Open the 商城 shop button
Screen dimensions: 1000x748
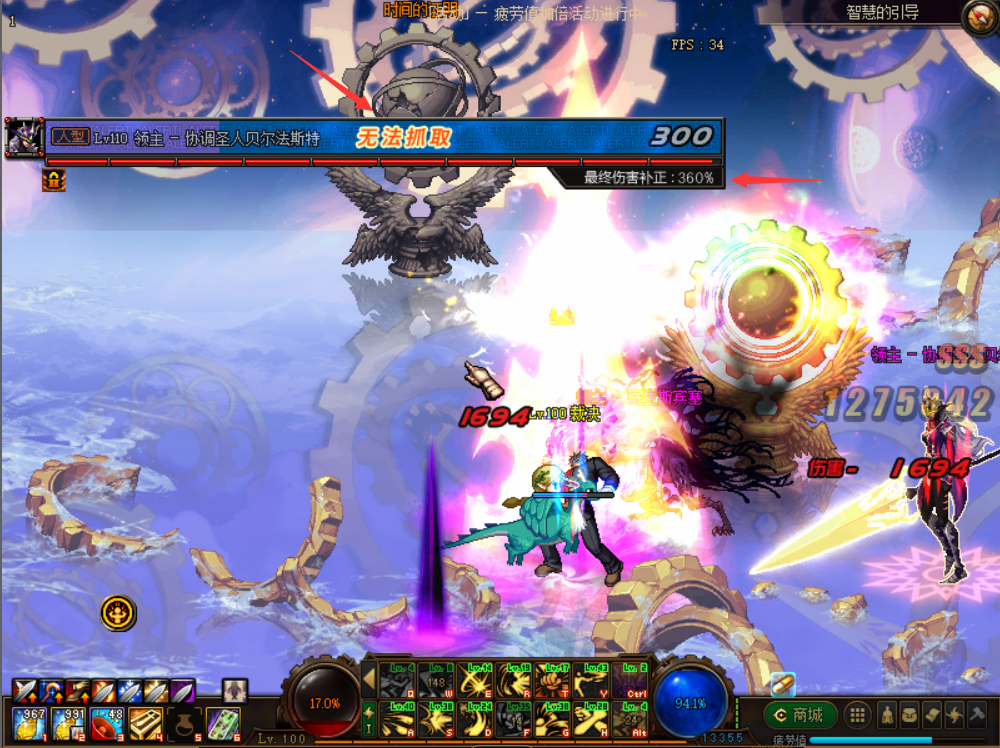point(800,715)
